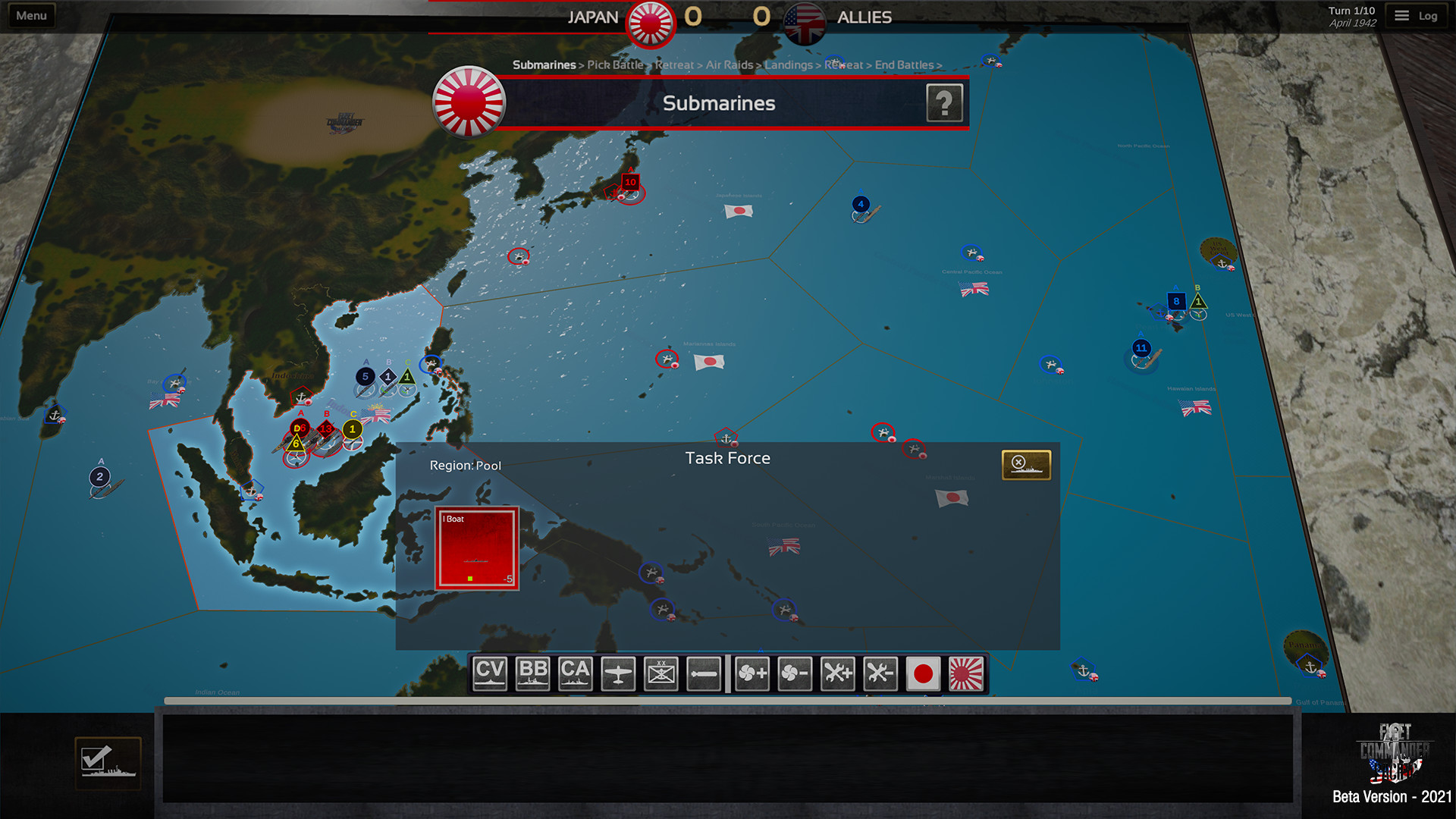Click the aircraft filter icon
The image size is (1456, 819).
coord(619,673)
